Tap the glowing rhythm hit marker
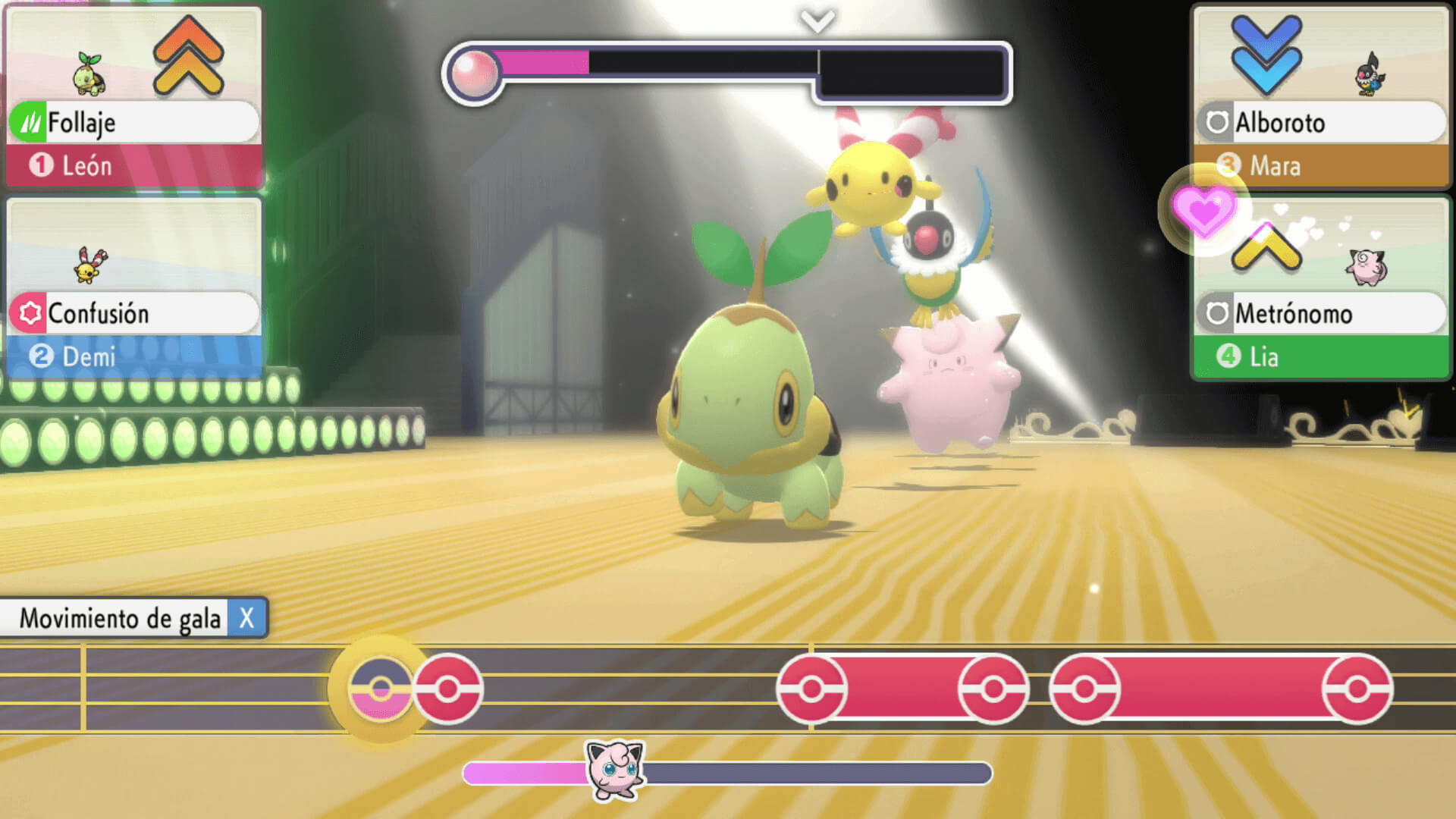1456x819 pixels. pyautogui.click(x=381, y=689)
